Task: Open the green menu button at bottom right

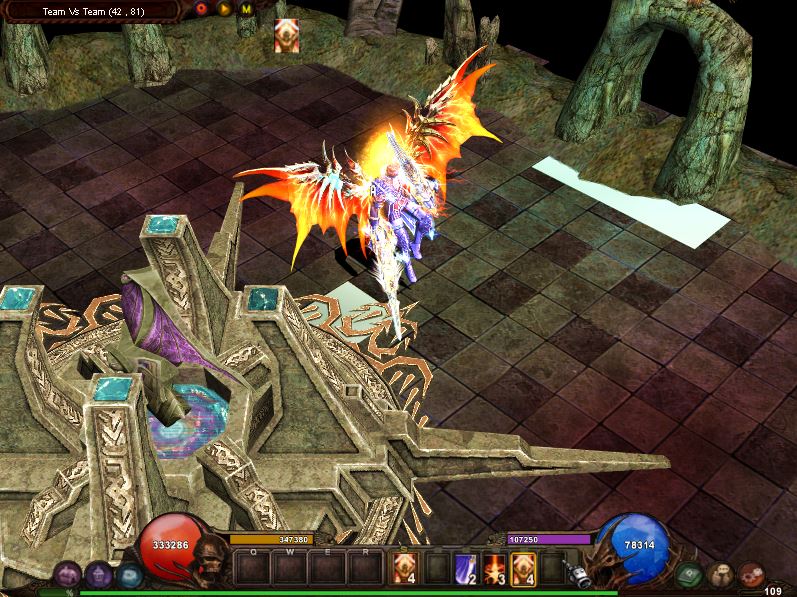Action: point(688,575)
